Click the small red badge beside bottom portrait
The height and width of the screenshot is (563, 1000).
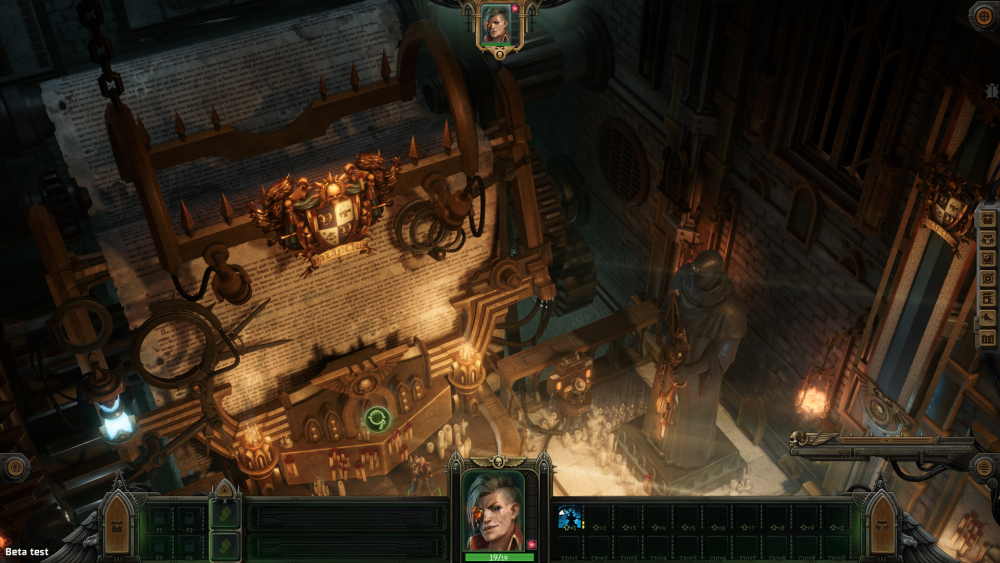point(531,544)
